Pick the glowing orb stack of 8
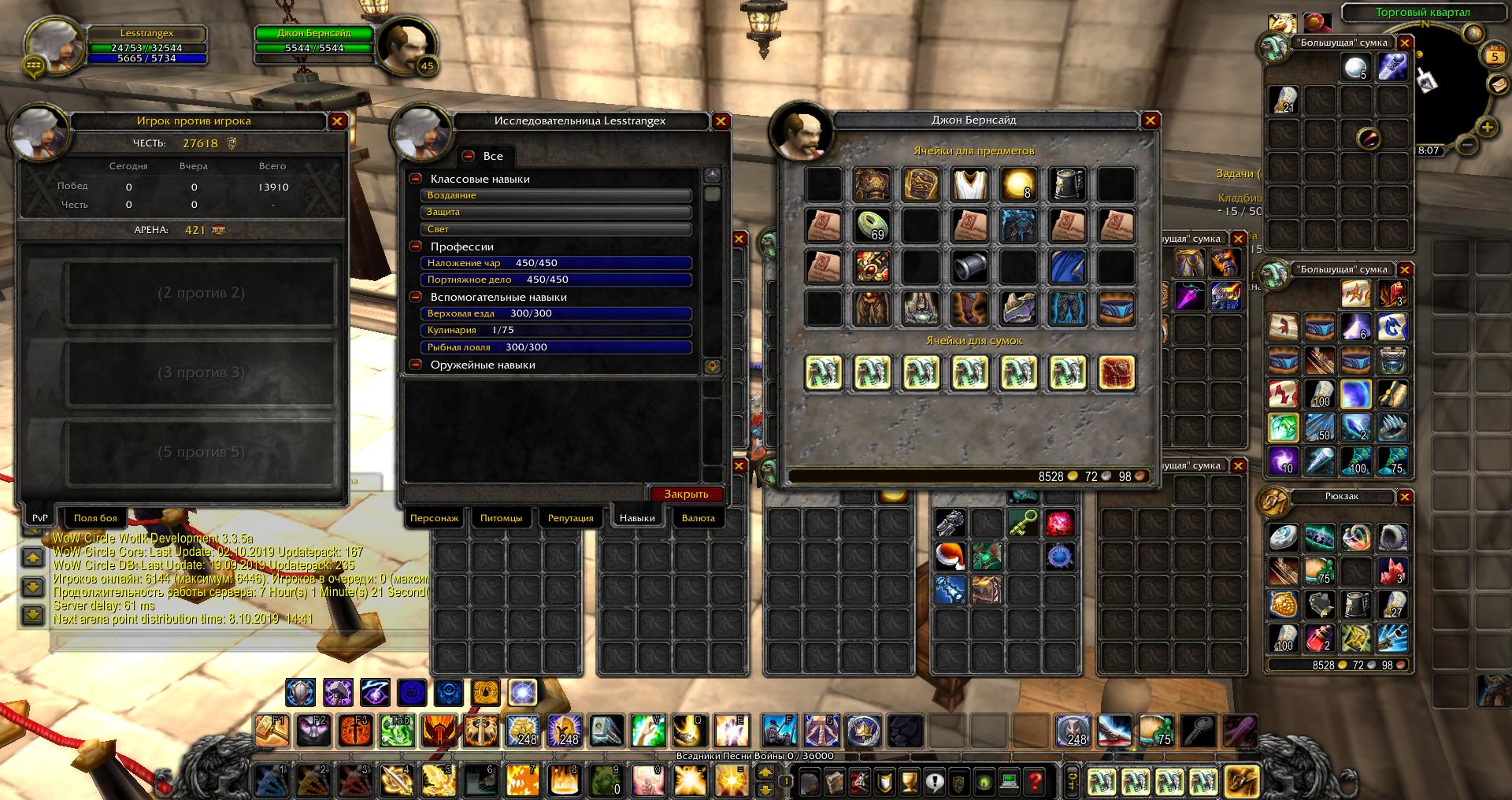This screenshot has width=1512, height=800. click(x=1018, y=184)
